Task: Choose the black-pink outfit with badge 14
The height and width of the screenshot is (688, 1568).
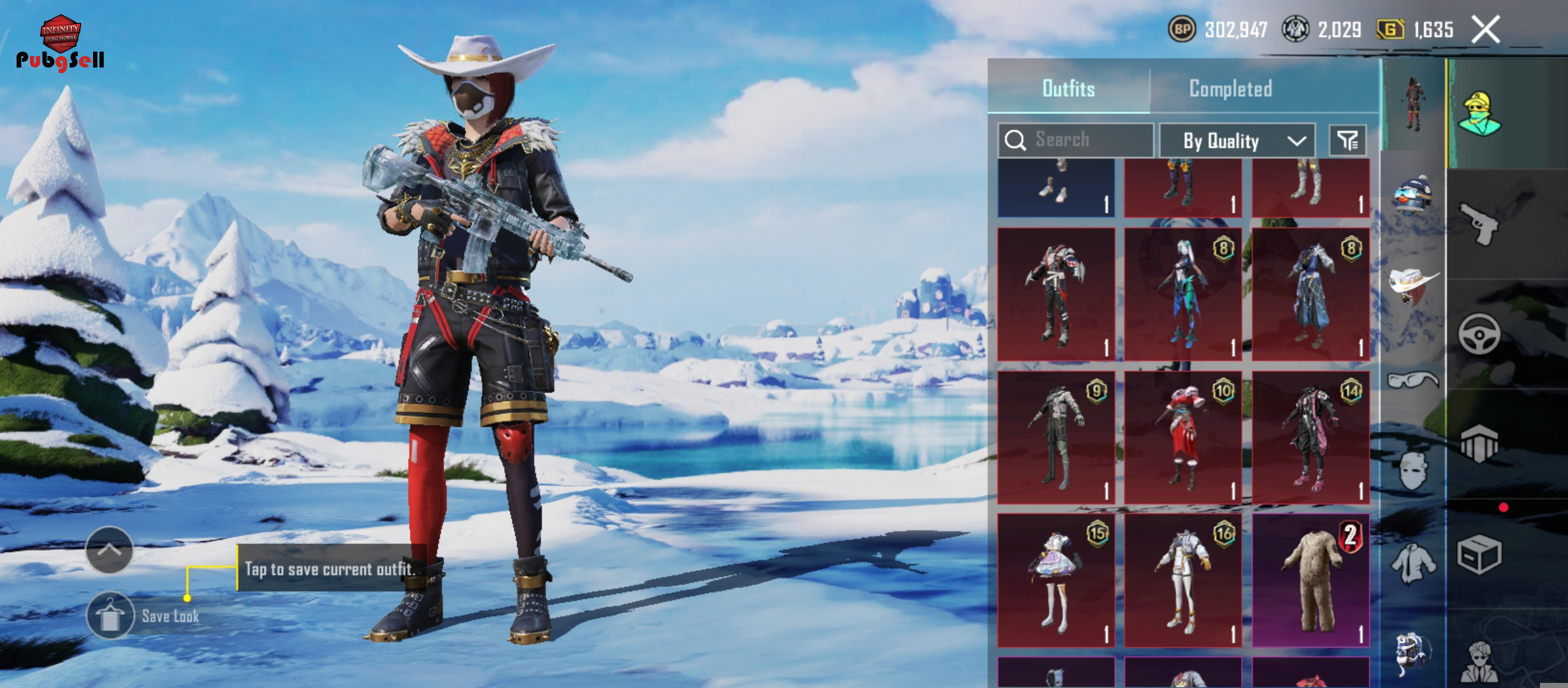Action: pos(1310,437)
